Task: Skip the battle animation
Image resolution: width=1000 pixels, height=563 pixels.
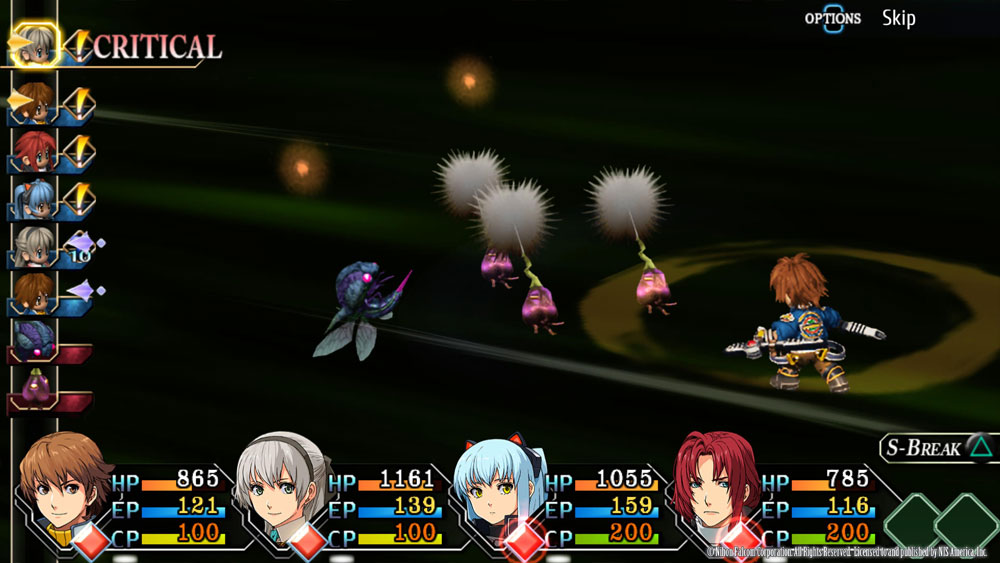Action: 898,18
